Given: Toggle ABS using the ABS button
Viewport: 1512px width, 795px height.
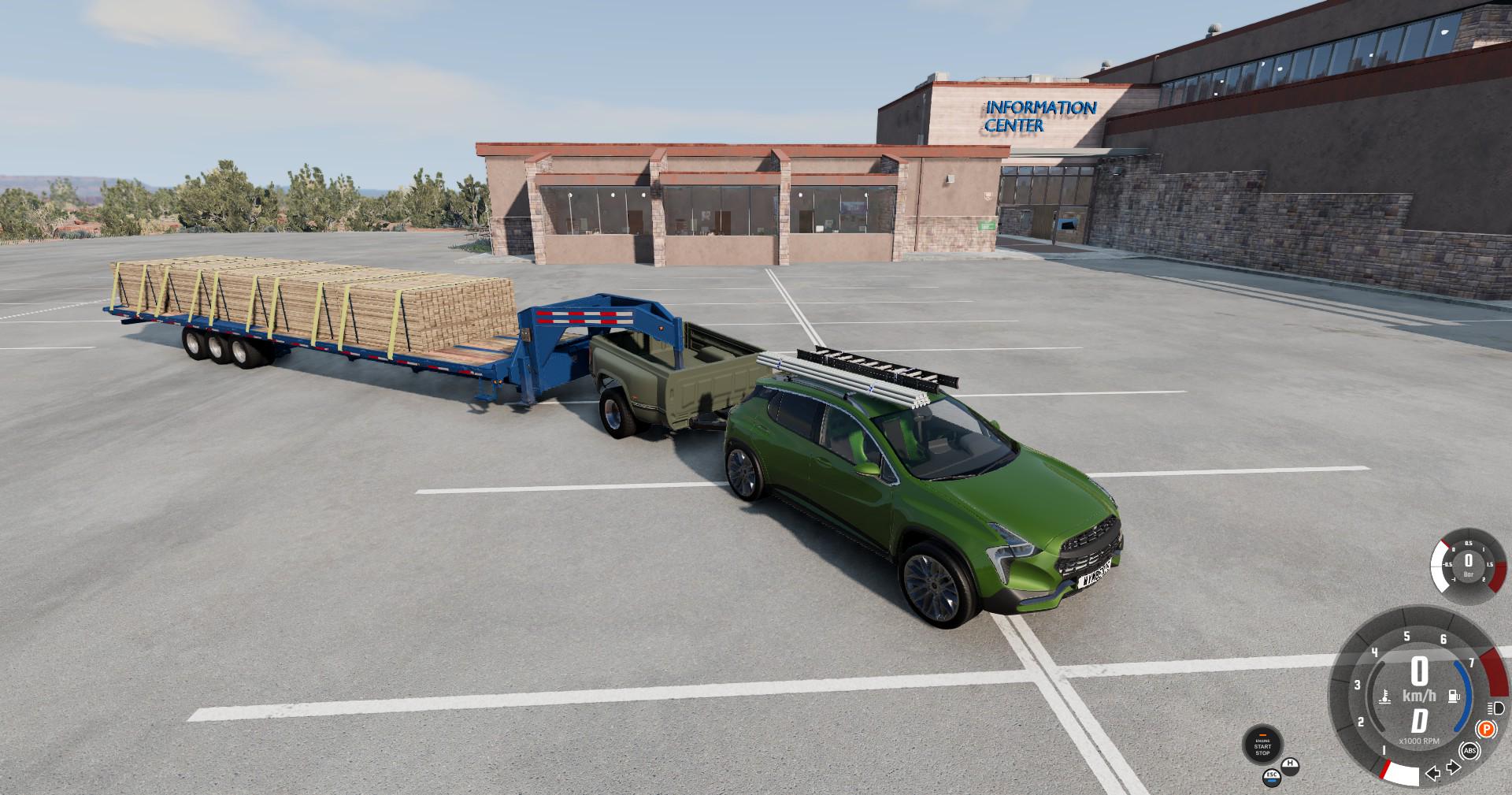Looking at the screenshot, I should tap(1470, 752).
